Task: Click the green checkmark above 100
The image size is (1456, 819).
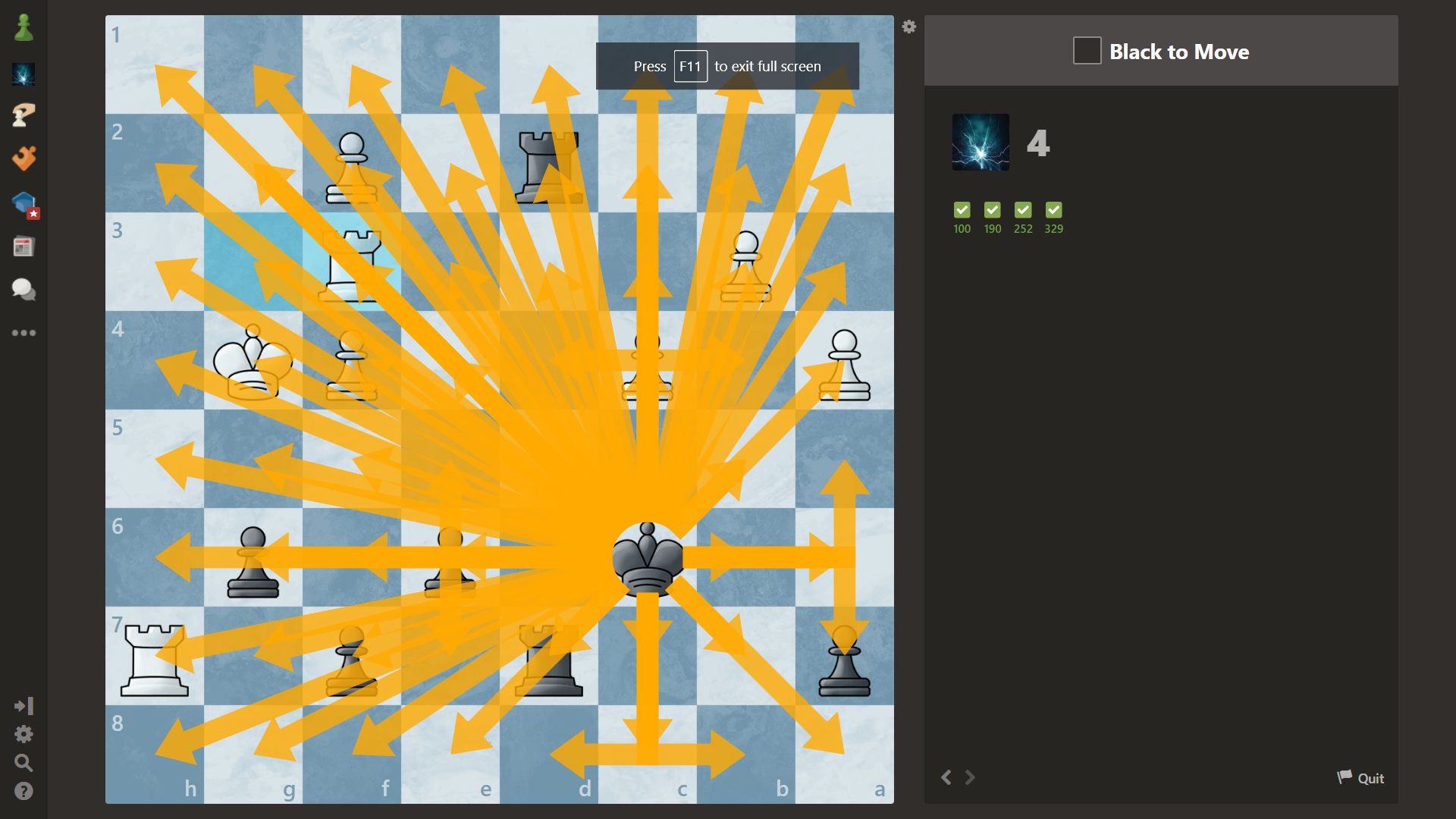Action: (962, 210)
